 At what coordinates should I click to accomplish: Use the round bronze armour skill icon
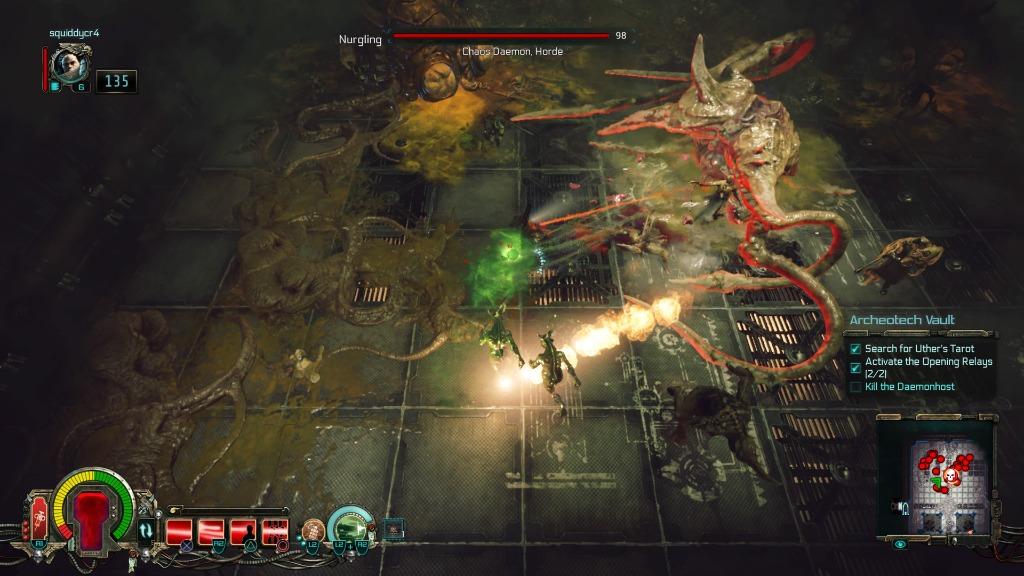pos(314,531)
